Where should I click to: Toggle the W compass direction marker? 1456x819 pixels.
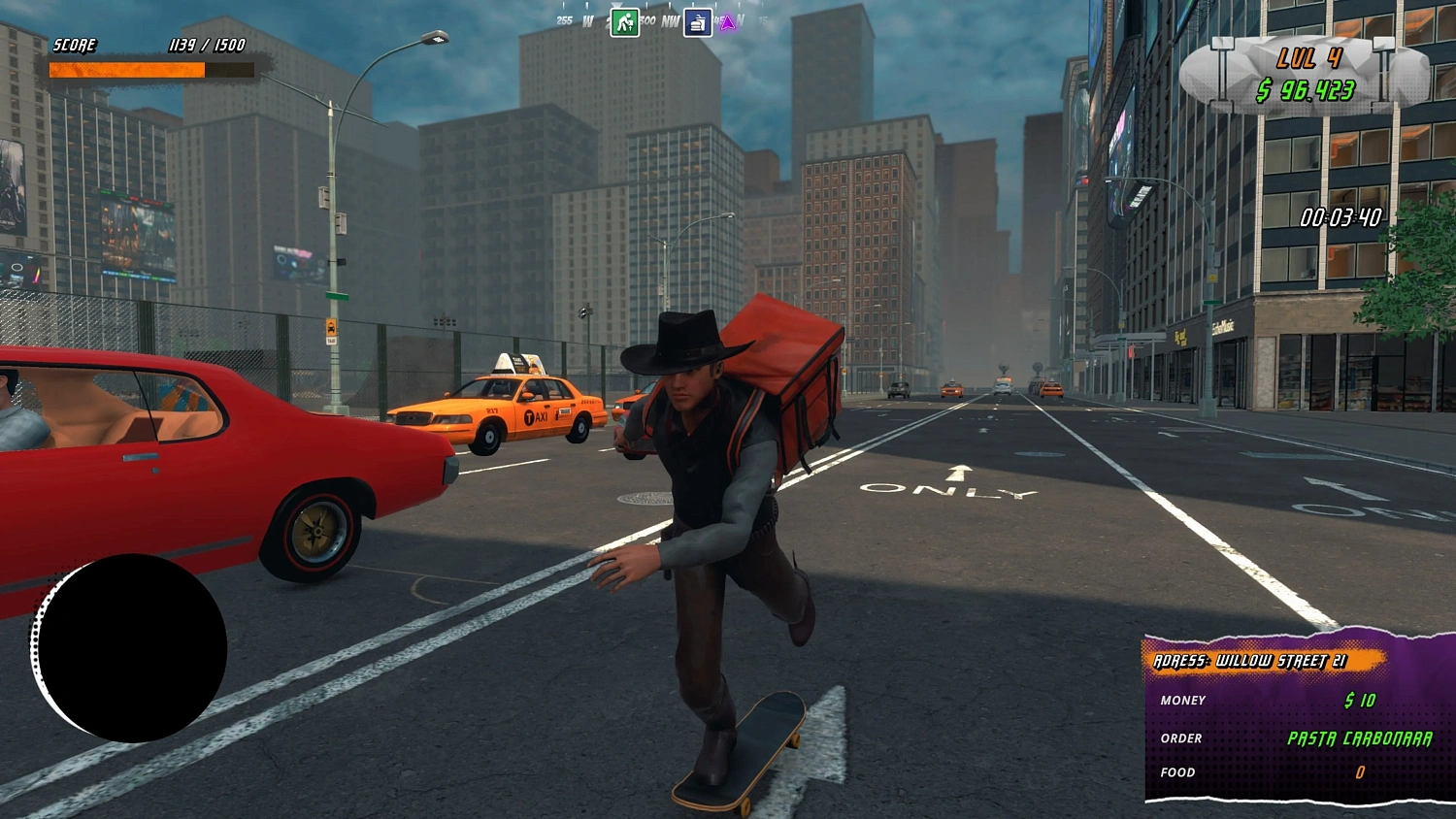[x=588, y=20]
